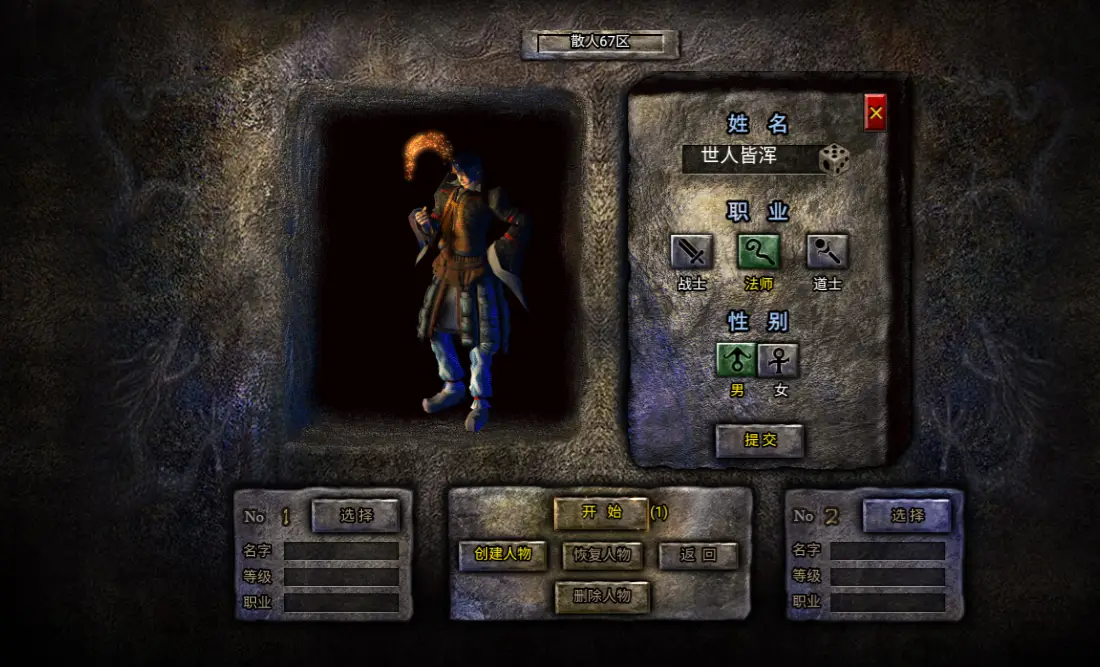Image resolution: width=1100 pixels, height=667 pixels.
Task: Switch to the female 女 gender icon
Action: pyautogui.click(x=778, y=360)
